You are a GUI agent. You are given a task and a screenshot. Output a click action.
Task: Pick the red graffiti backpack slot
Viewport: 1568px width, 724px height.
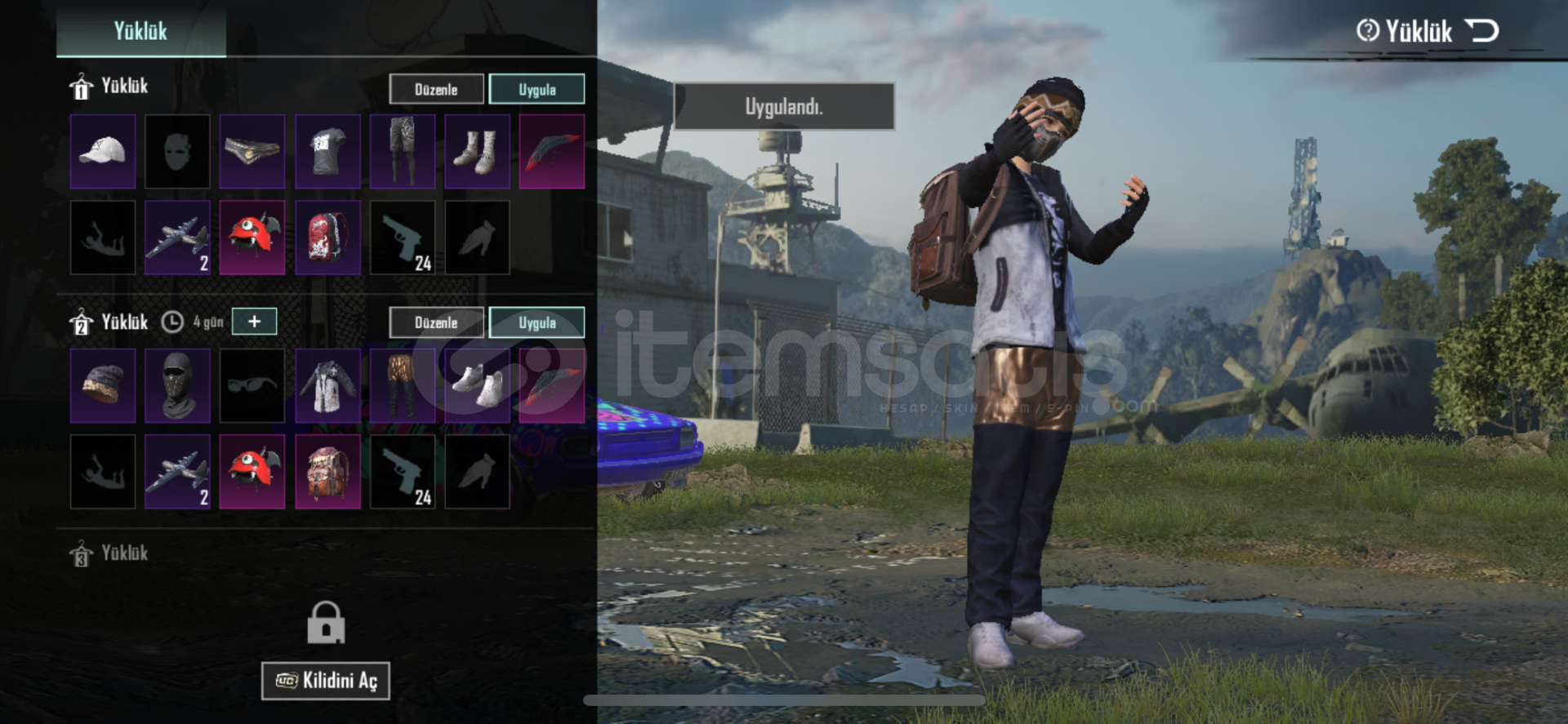tap(327, 238)
